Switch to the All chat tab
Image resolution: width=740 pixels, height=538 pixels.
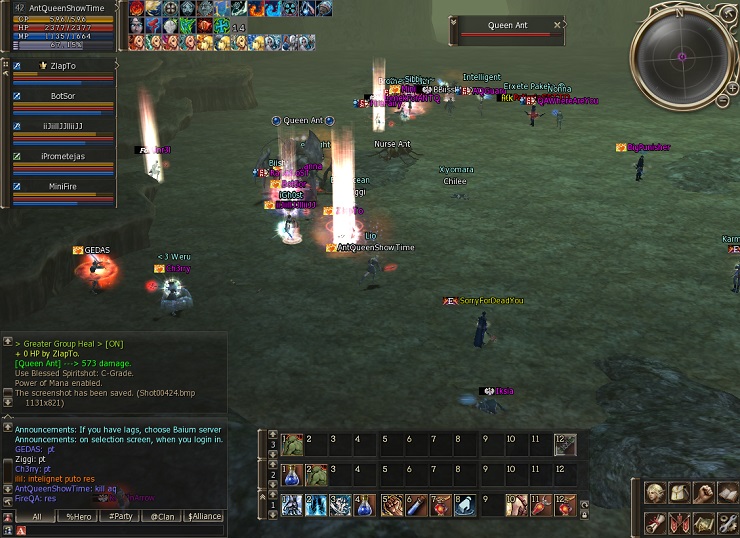tap(36, 516)
